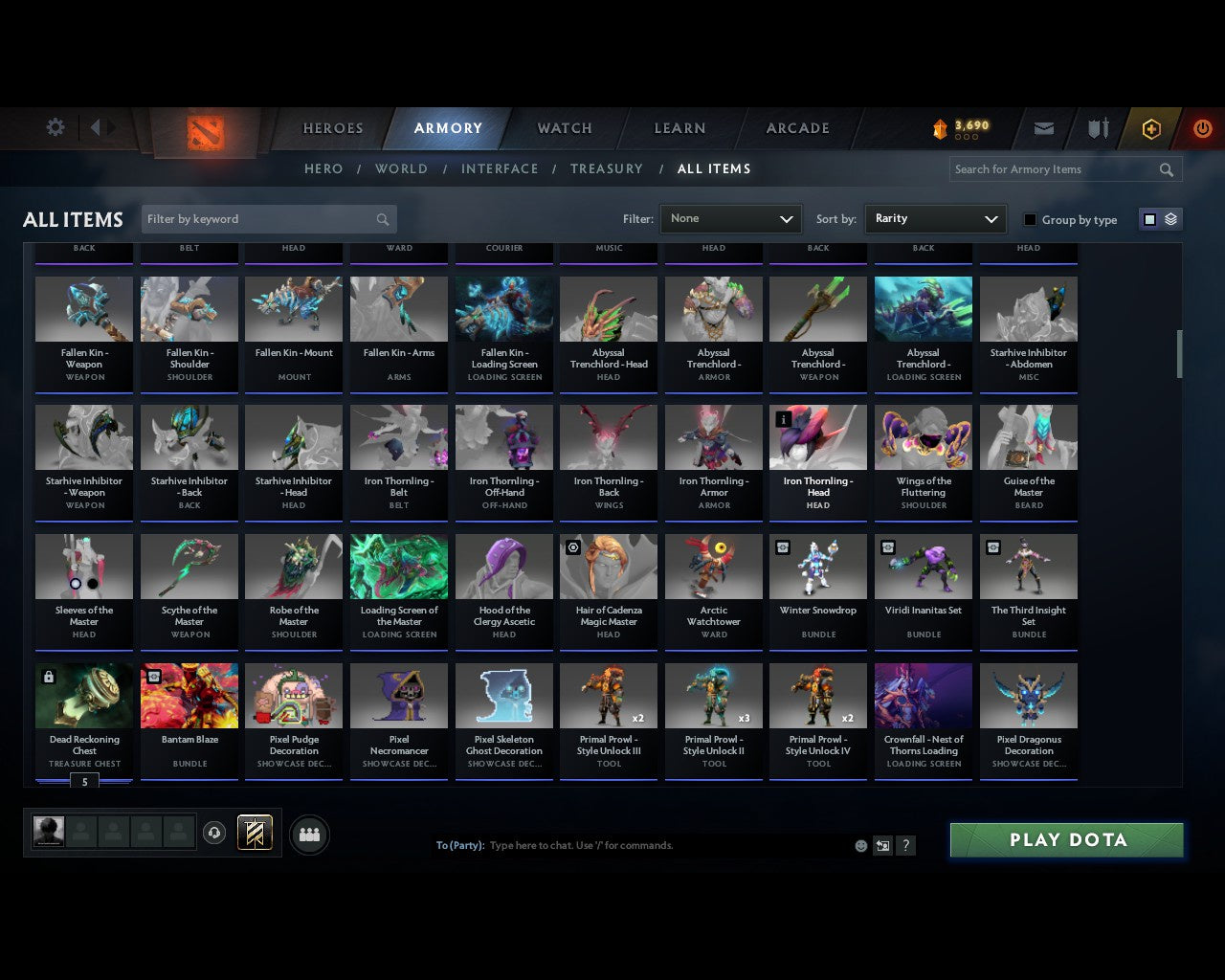Viewport: 1225px width, 980px height.
Task: Click the shield and sword loadout icon
Action: click(1097, 127)
